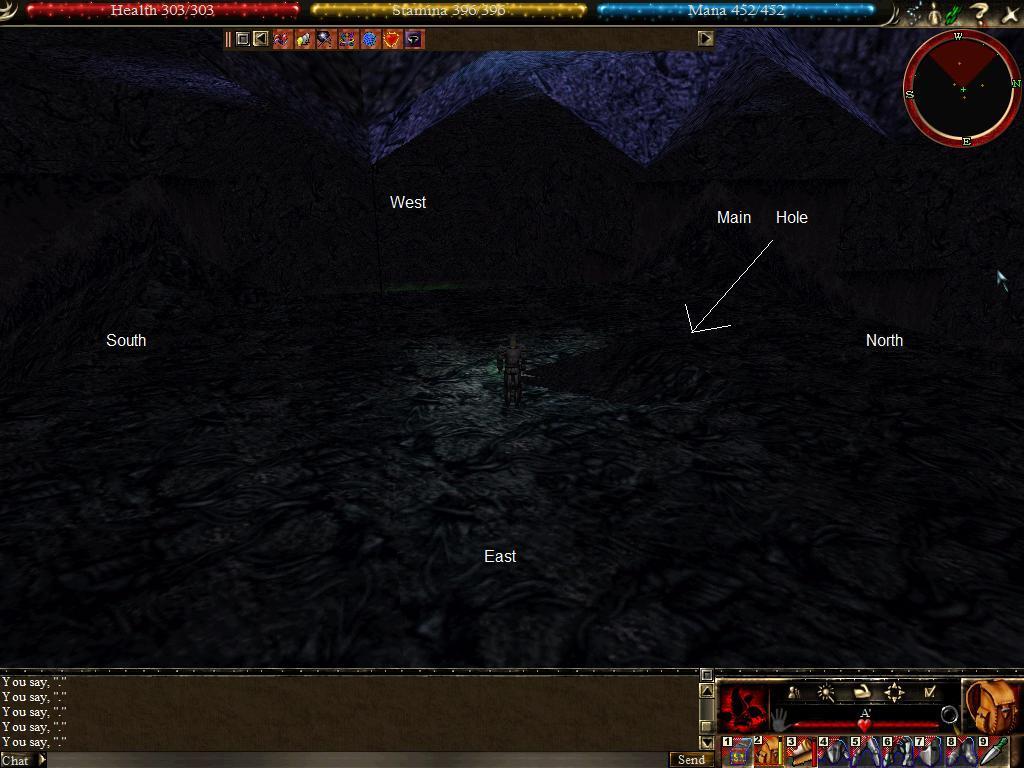Open the sun and wand spell panel
This screenshot has height=768, width=1024.
[x=826, y=692]
